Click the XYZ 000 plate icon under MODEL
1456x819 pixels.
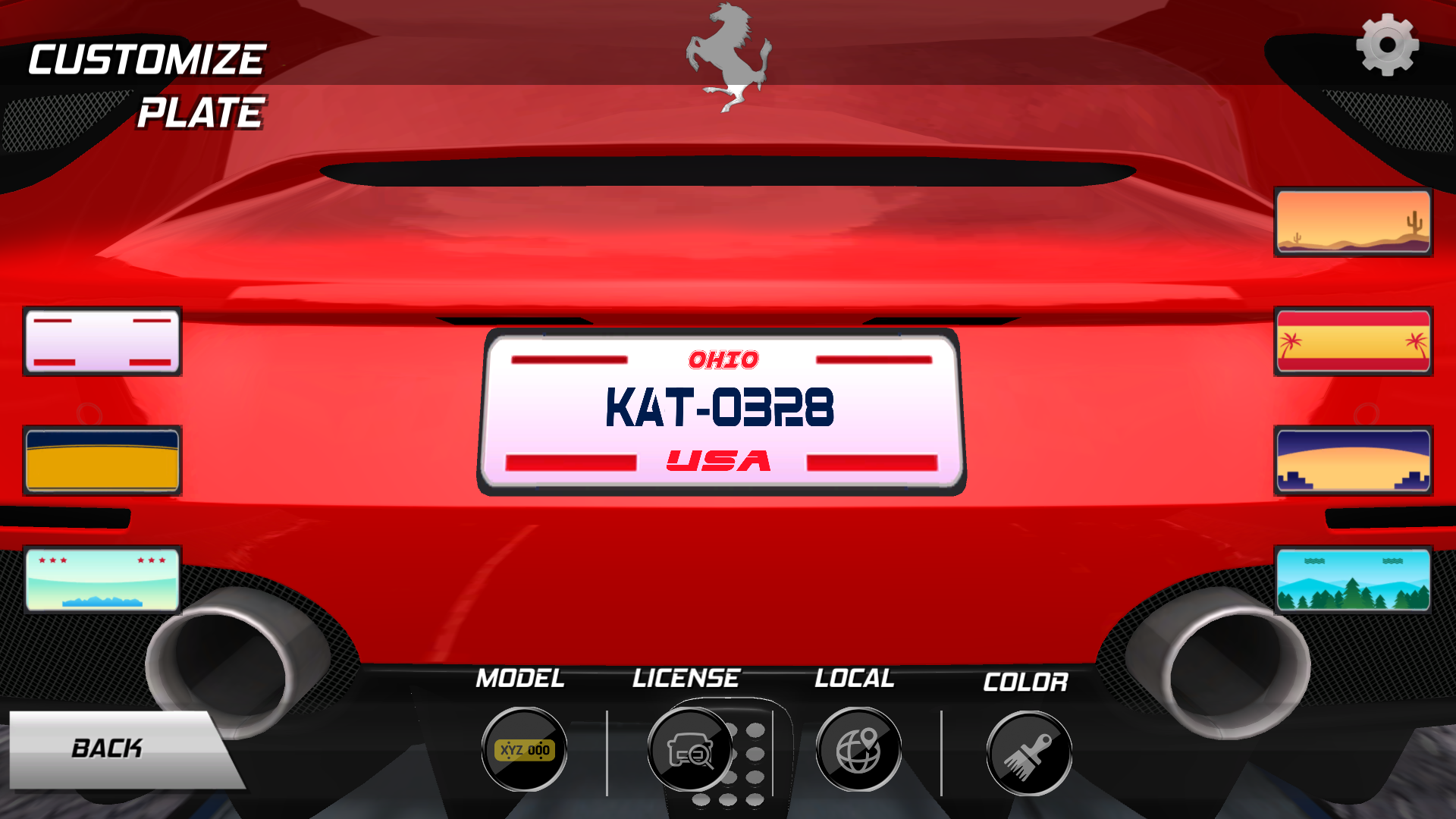[x=523, y=749]
